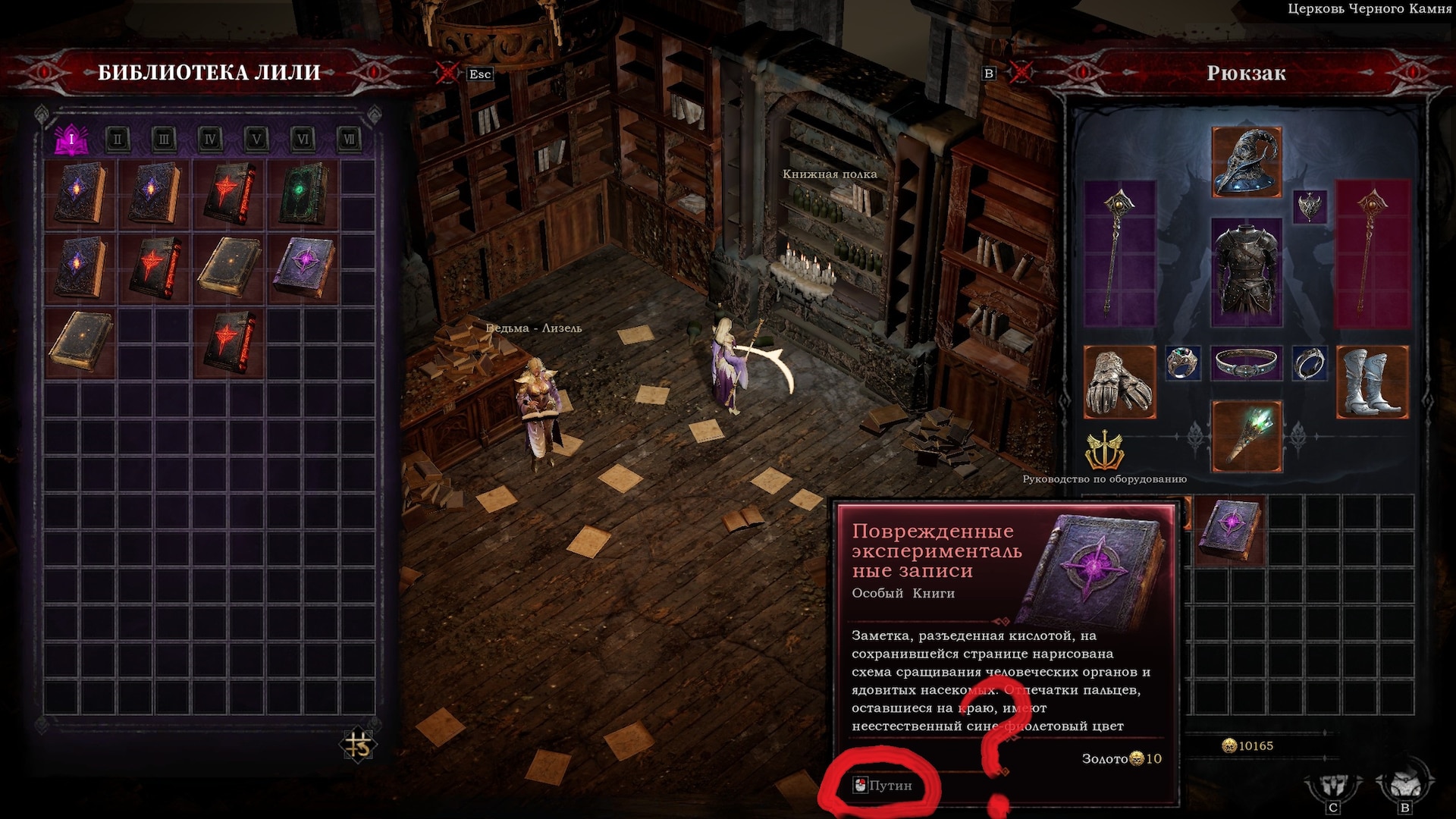1456x819 pixels.
Task: Open library tab III
Action: [164, 139]
